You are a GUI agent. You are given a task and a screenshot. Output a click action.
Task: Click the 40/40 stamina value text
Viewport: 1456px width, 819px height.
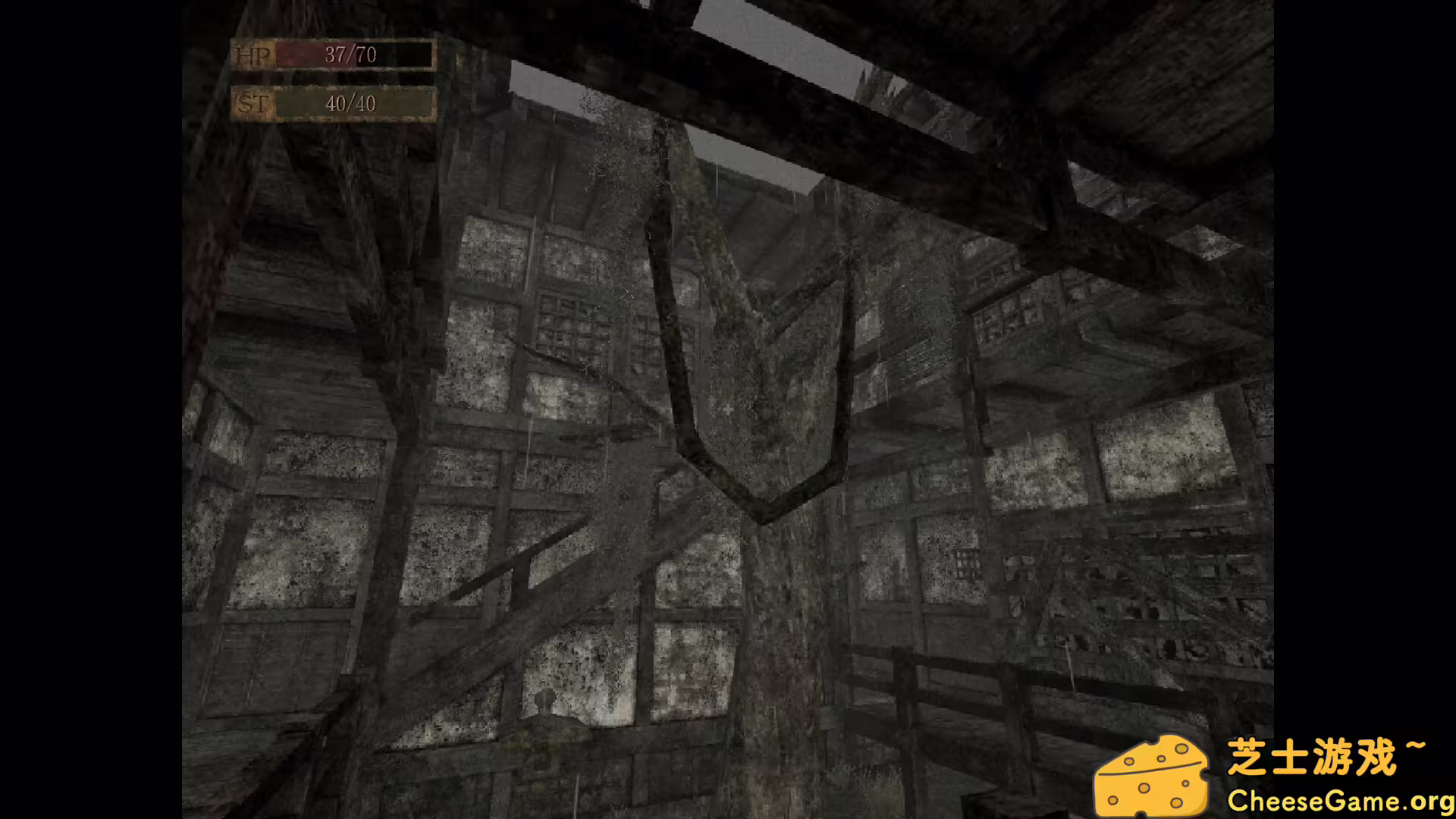click(350, 104)
